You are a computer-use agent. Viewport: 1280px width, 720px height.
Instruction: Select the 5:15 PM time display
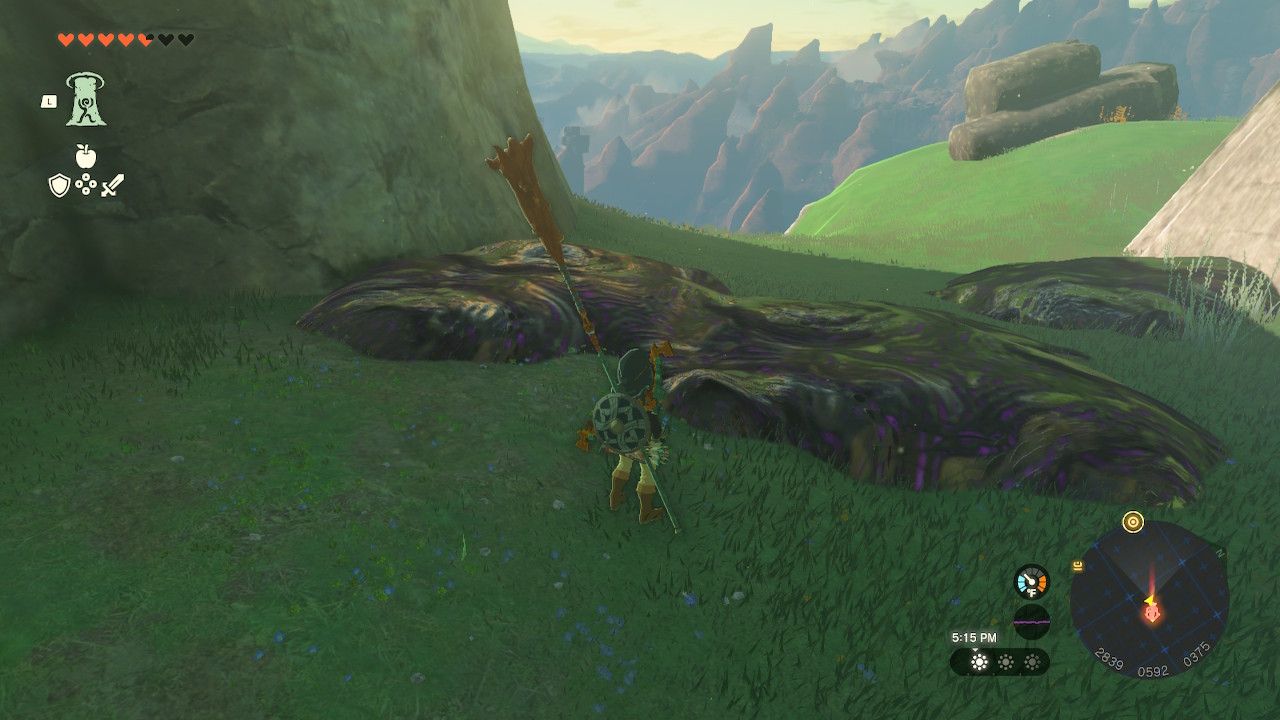coord(974,636)
